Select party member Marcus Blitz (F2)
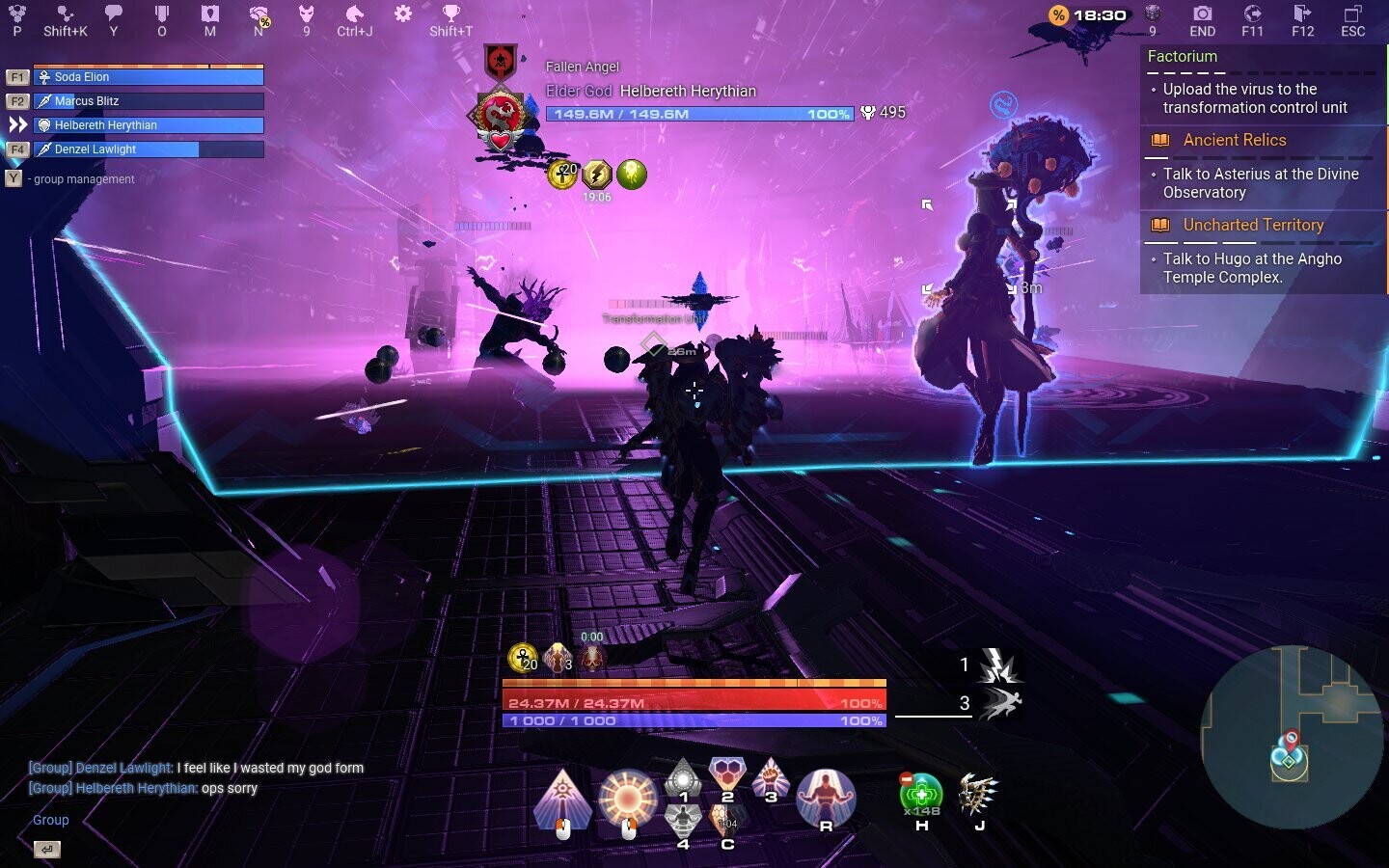Screen dimensions: 1389x868 [x=150, y=100]
